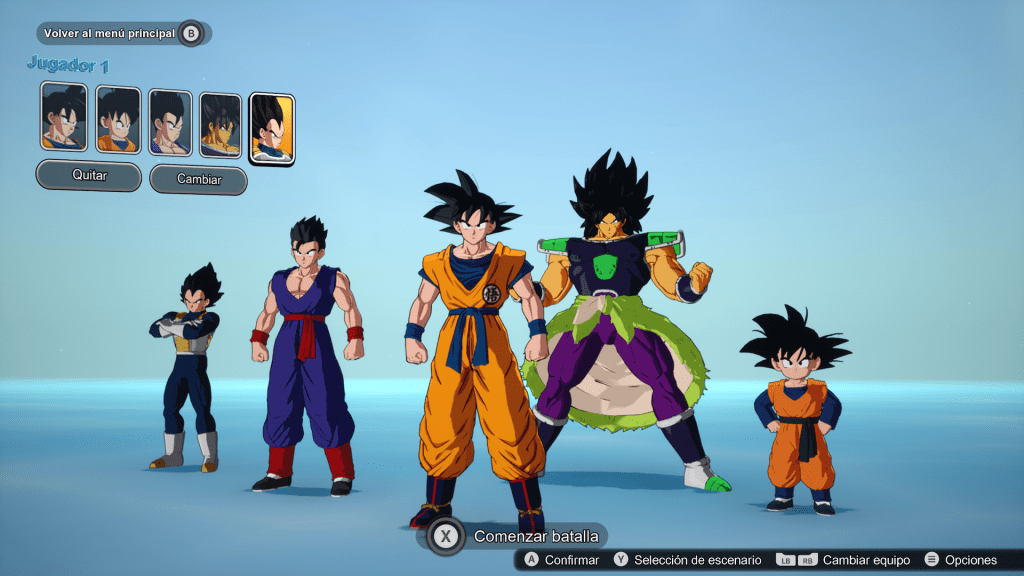Choose the kid Goten team portrait
The width and height of the screenshot is (1024, 576).
pyautogui.click(x=118, y=120)
